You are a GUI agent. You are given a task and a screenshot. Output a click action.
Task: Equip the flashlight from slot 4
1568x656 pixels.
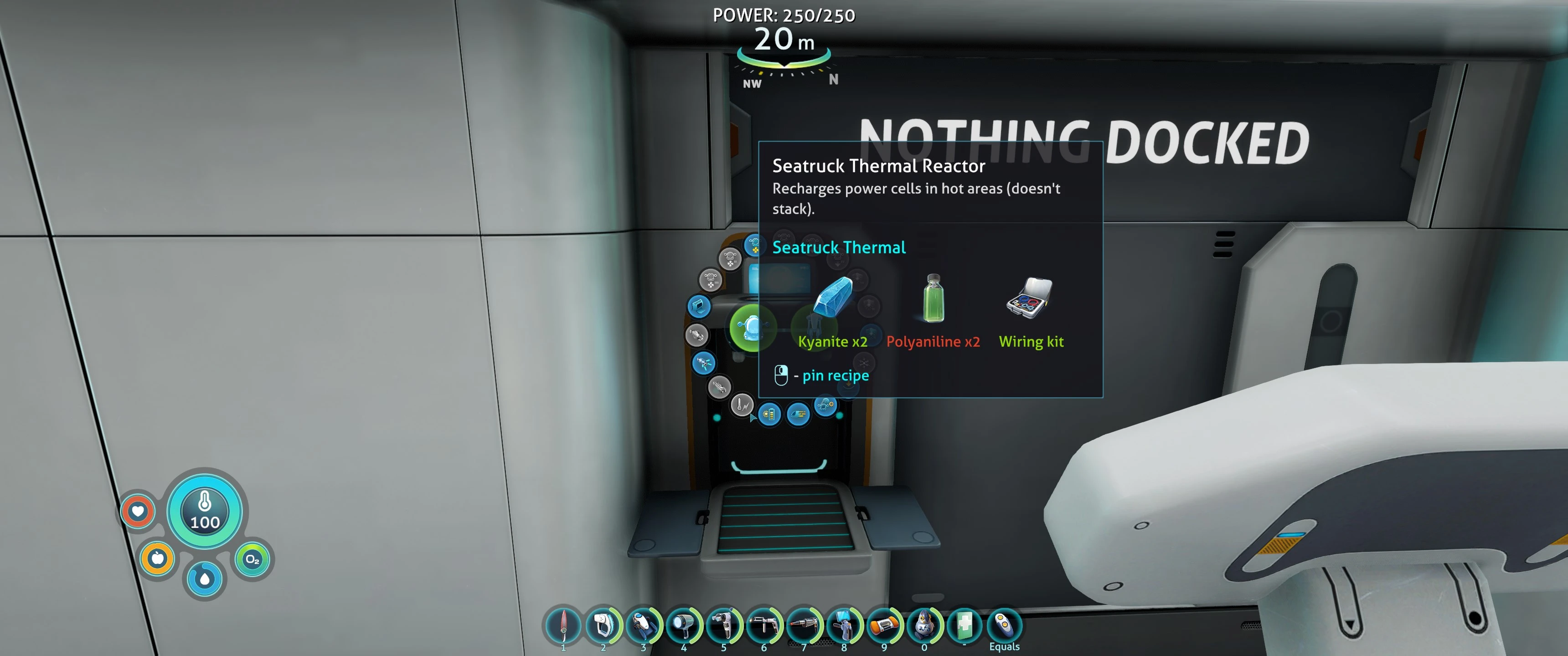[684, 625]
